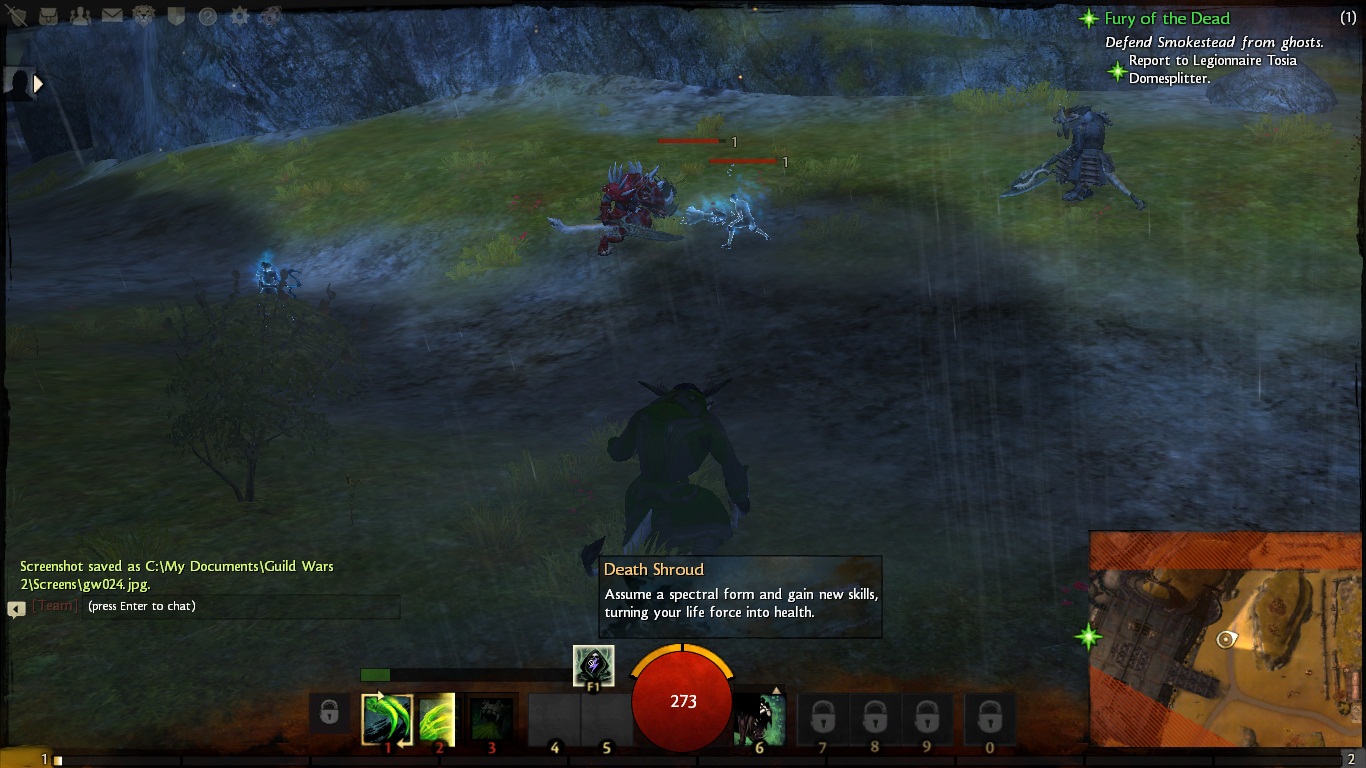Activate the Death Shroud F1 skill
Image resolution: width=1366 pixels, height=768 pixels.
click(593, 666)
